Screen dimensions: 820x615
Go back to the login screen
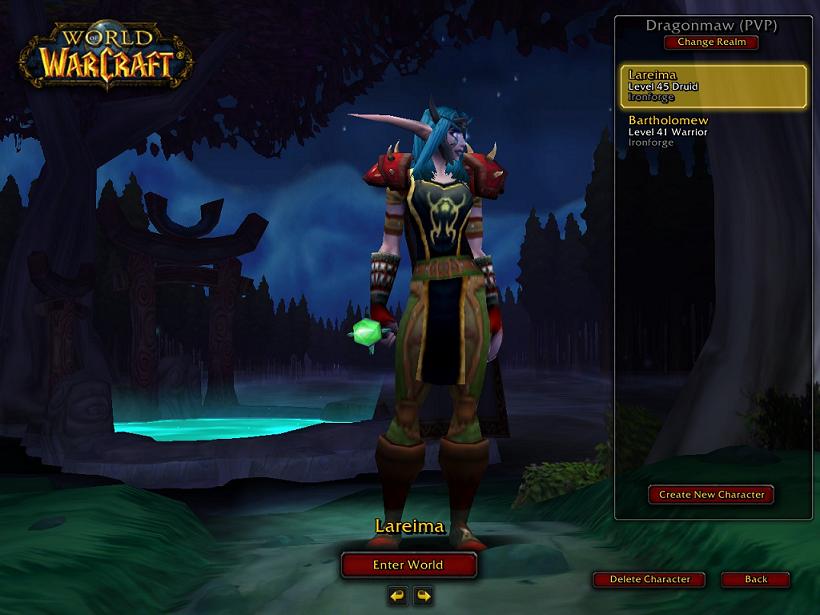755,580
